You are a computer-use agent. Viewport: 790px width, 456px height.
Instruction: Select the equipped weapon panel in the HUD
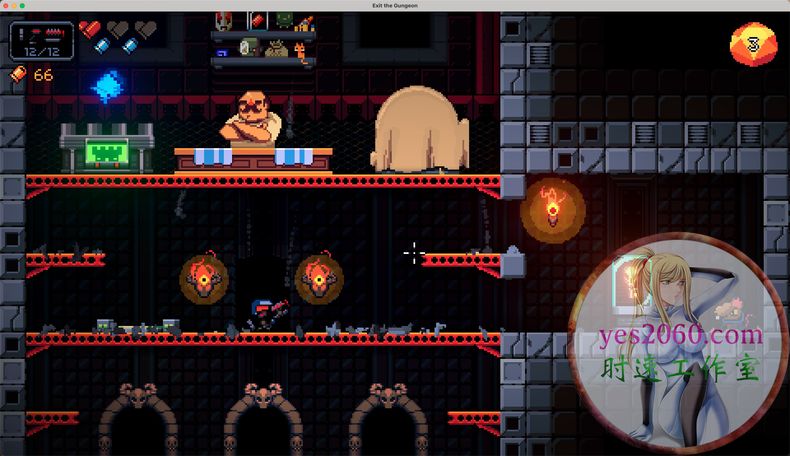(41, 41)
